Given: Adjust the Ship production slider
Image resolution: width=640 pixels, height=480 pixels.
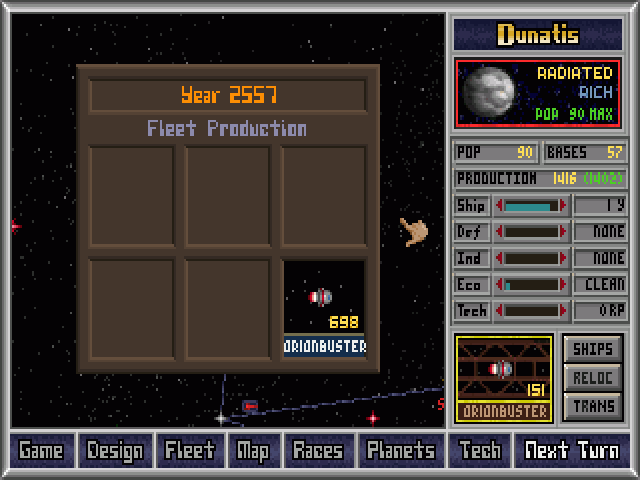Looking at the screenshot, I should [532, 206].
